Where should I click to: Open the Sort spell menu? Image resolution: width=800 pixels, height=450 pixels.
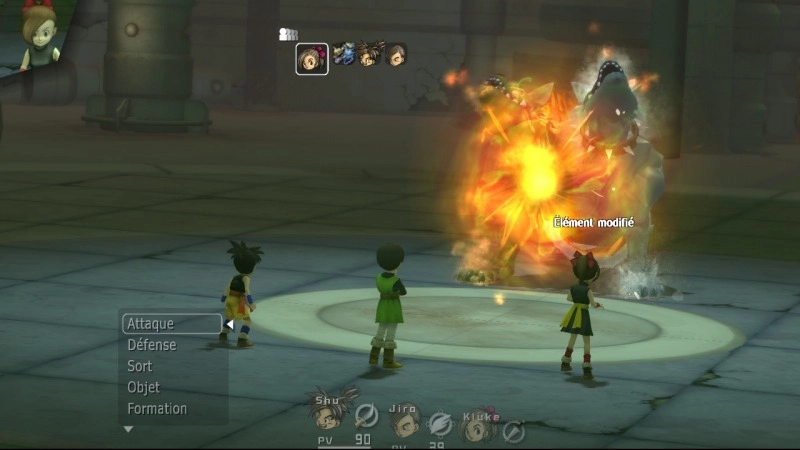tap(140, 366)
